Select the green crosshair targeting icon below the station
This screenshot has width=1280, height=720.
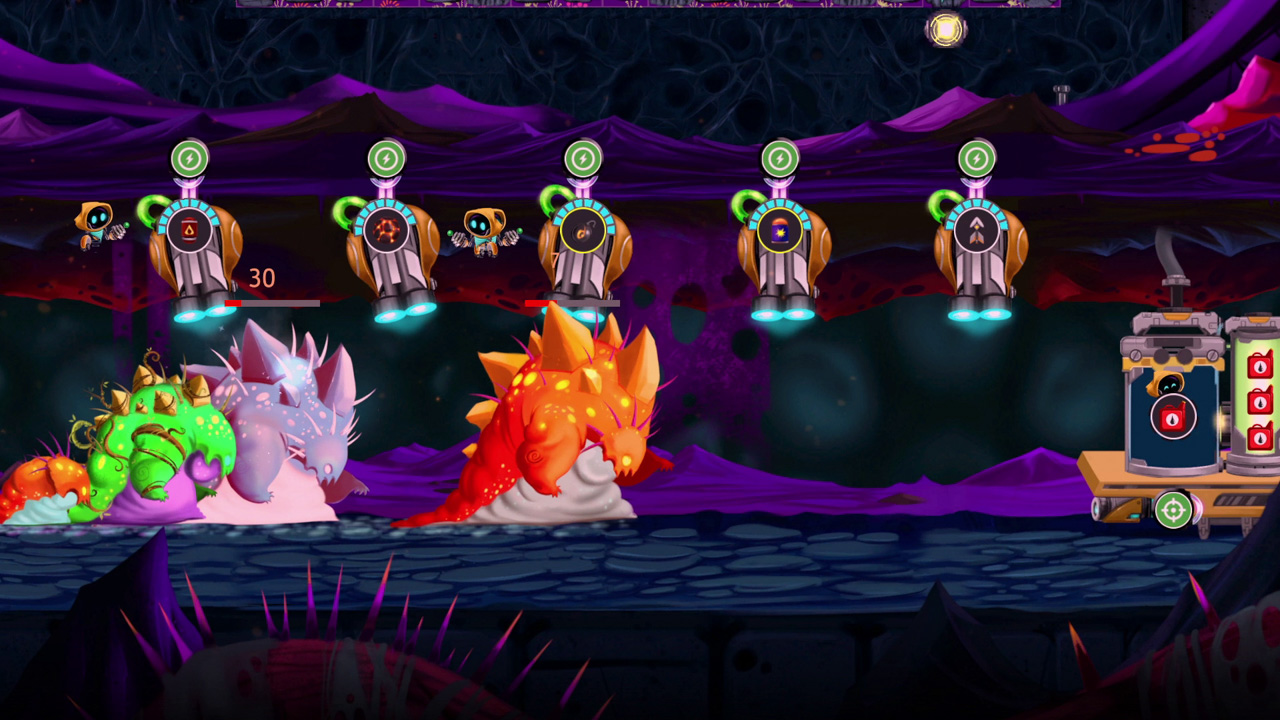pos(1174,511)
